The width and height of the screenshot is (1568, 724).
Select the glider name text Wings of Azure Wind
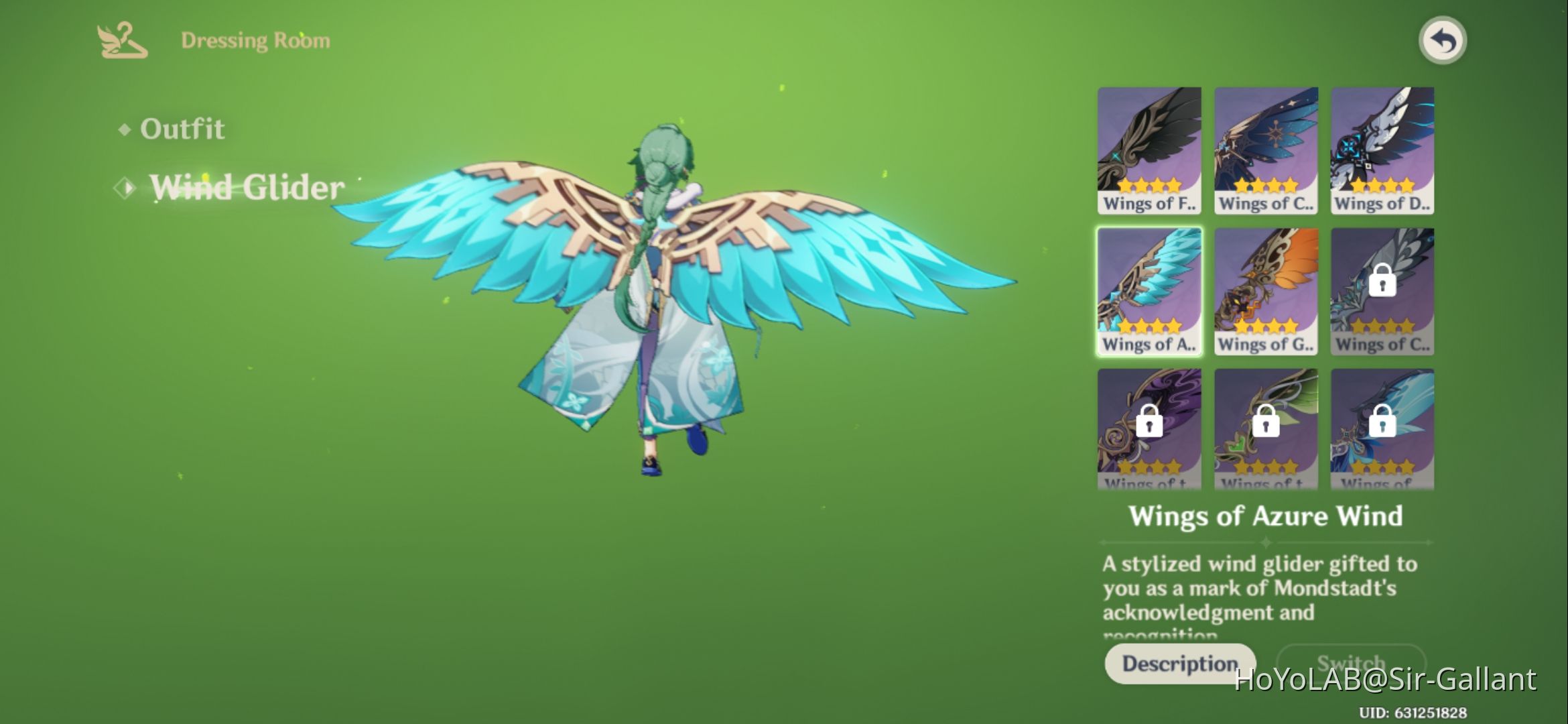pos(1265,516)
